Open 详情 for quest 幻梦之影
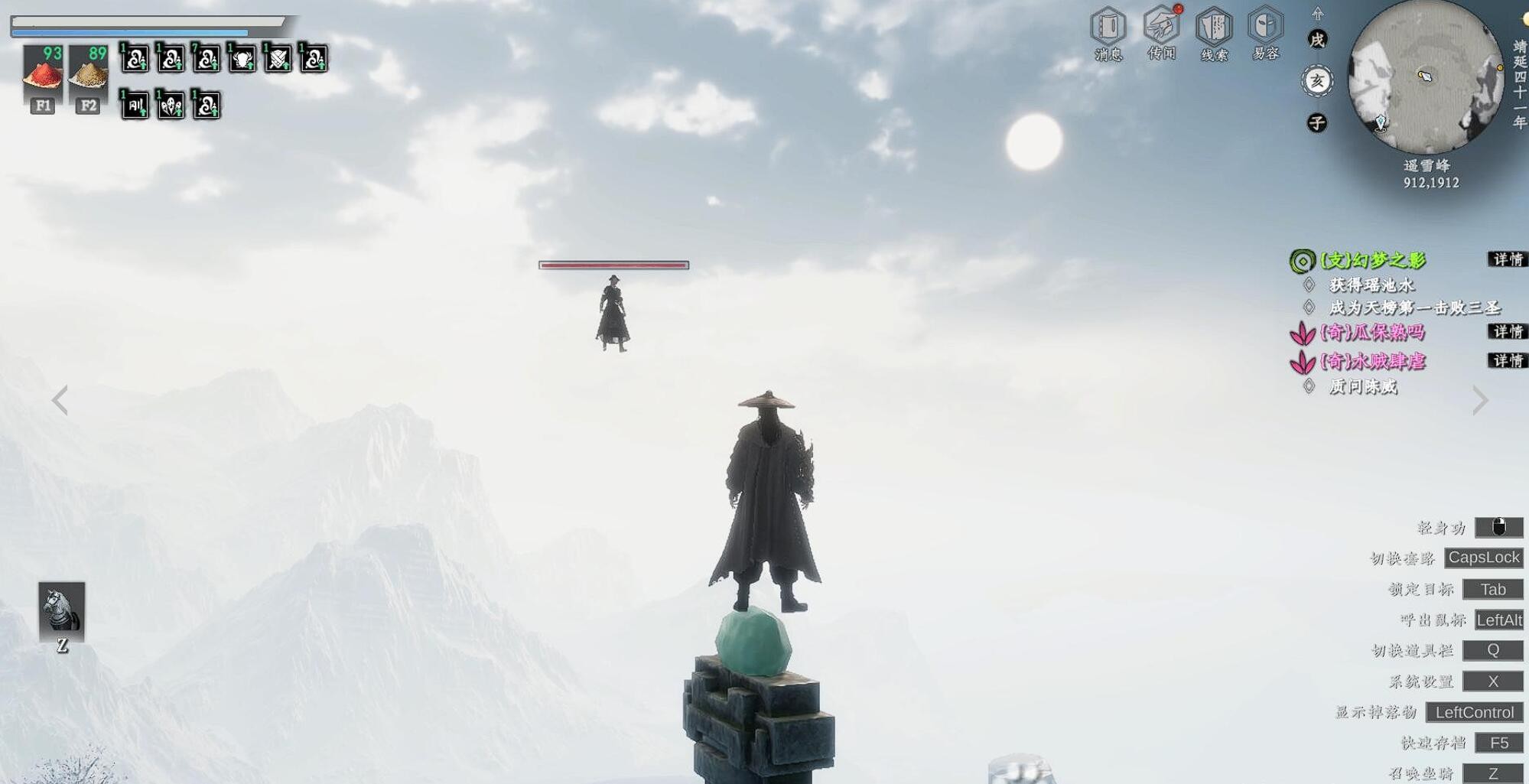This screenshot has height=784, width=1529. (1508, 259)
